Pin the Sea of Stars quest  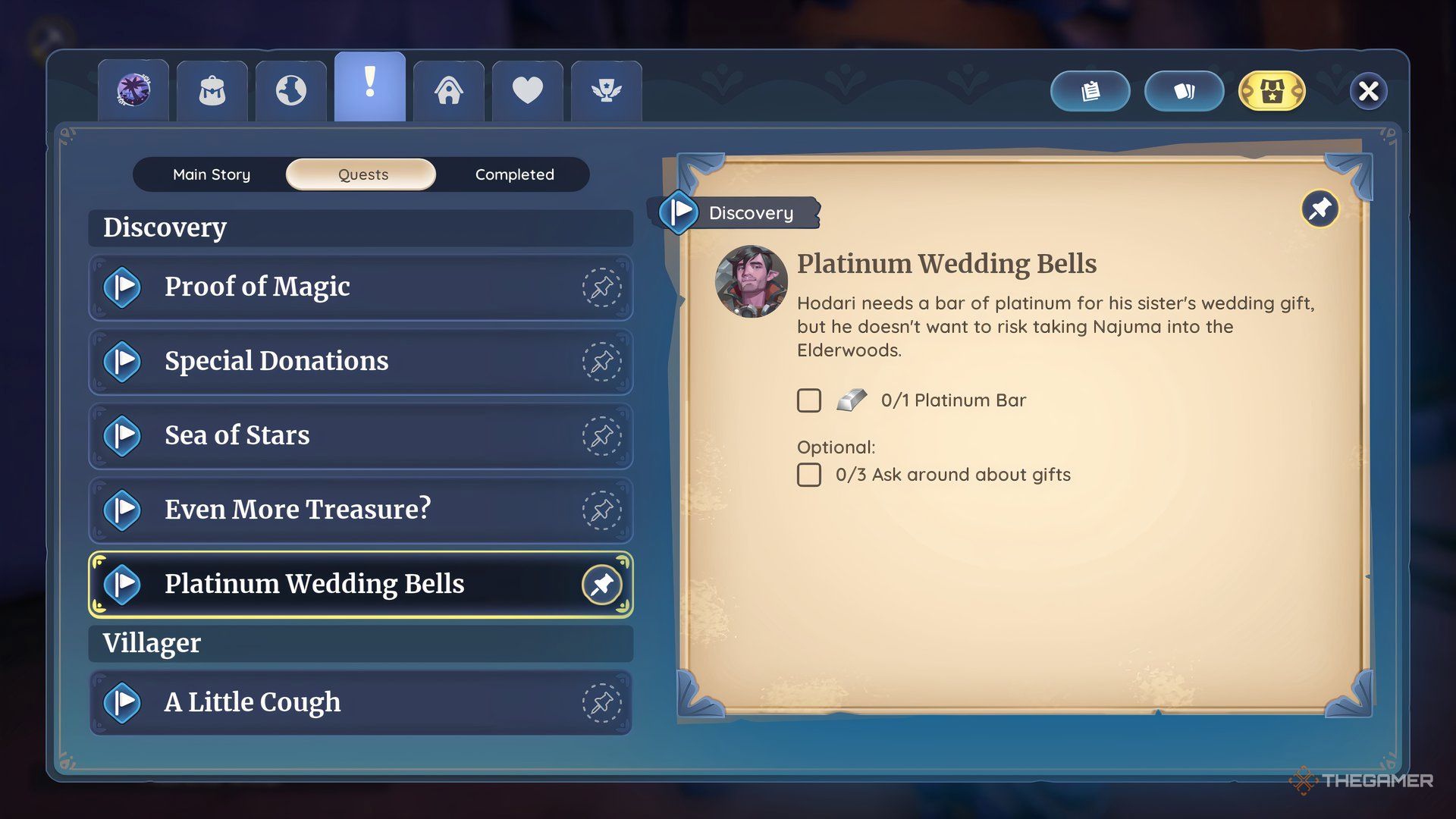pos(602,436)
